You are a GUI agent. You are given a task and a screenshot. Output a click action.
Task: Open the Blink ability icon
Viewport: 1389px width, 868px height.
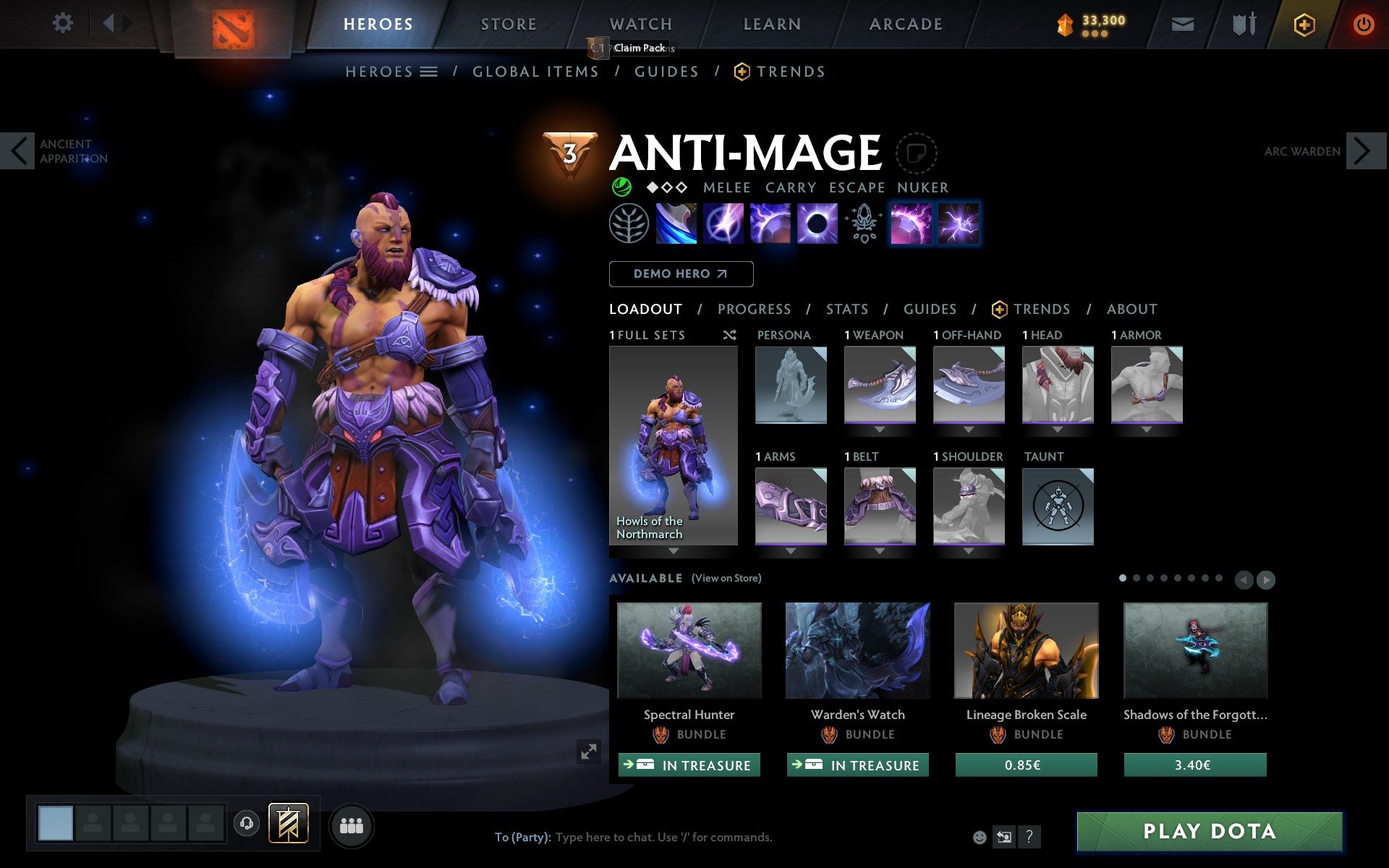coord(723,224)
